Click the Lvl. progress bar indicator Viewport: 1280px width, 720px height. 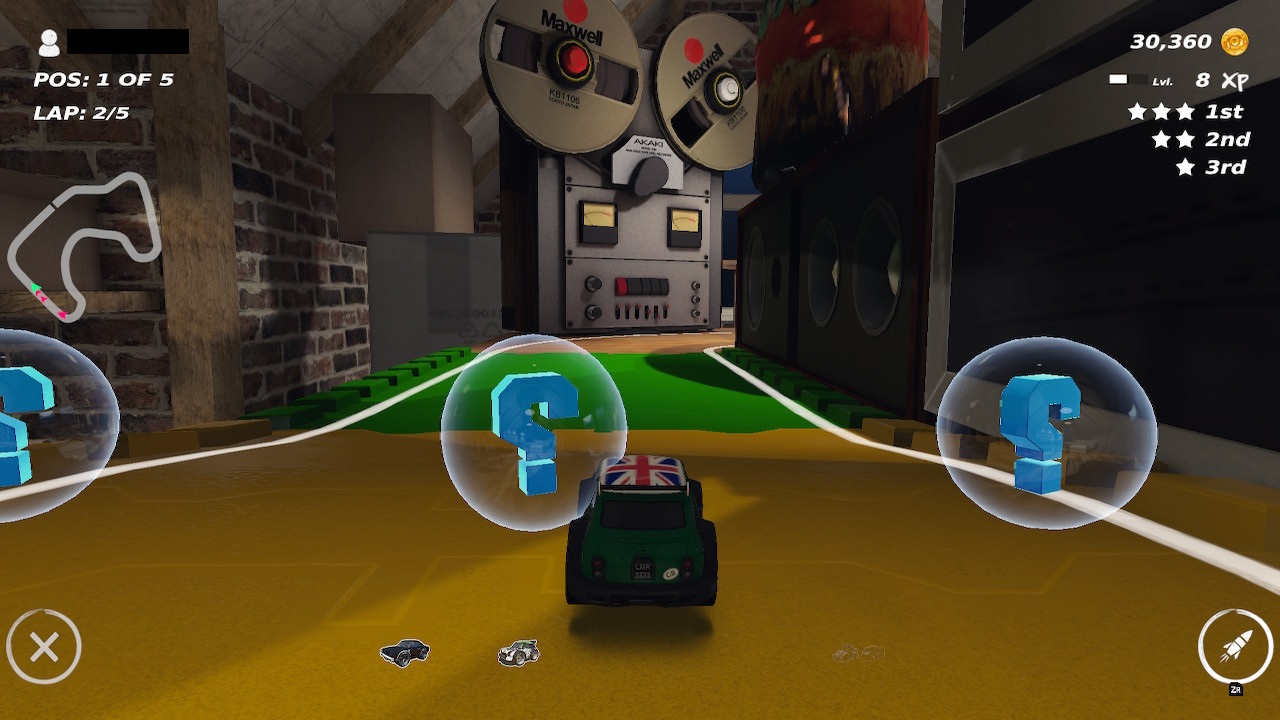1130,78
